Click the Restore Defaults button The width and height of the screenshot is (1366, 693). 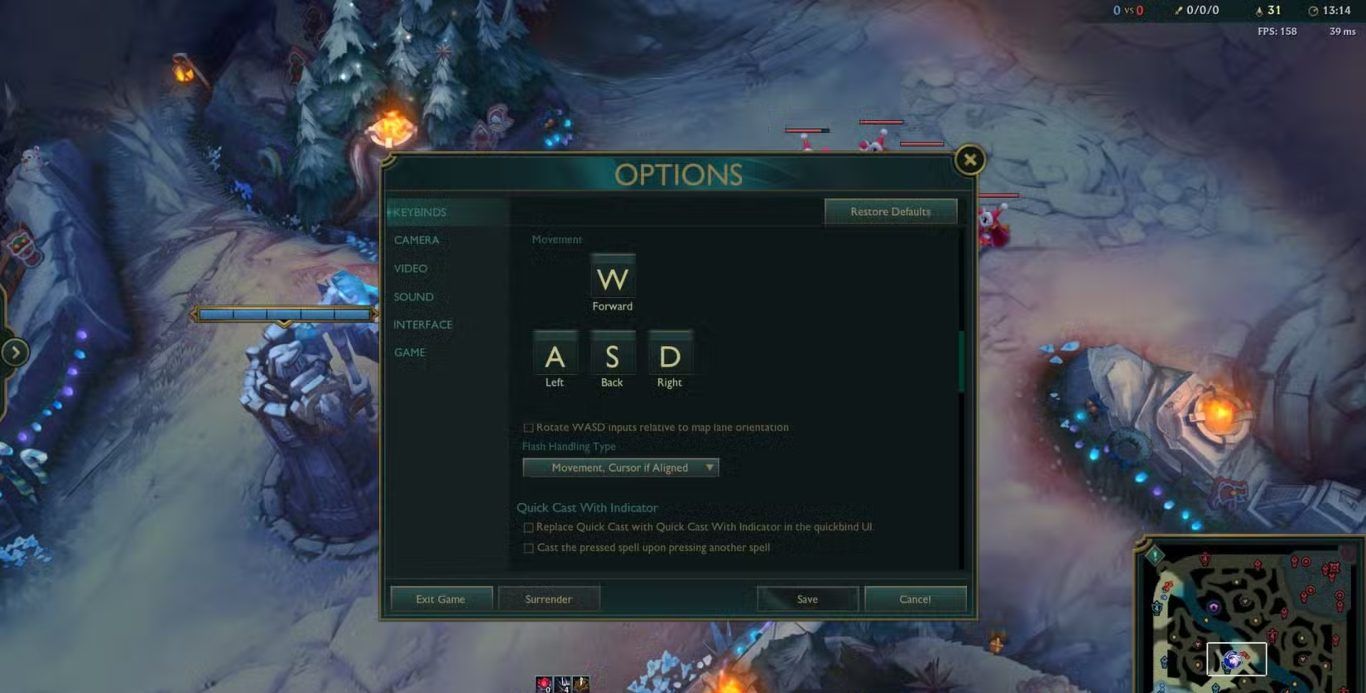coord(890,212)
